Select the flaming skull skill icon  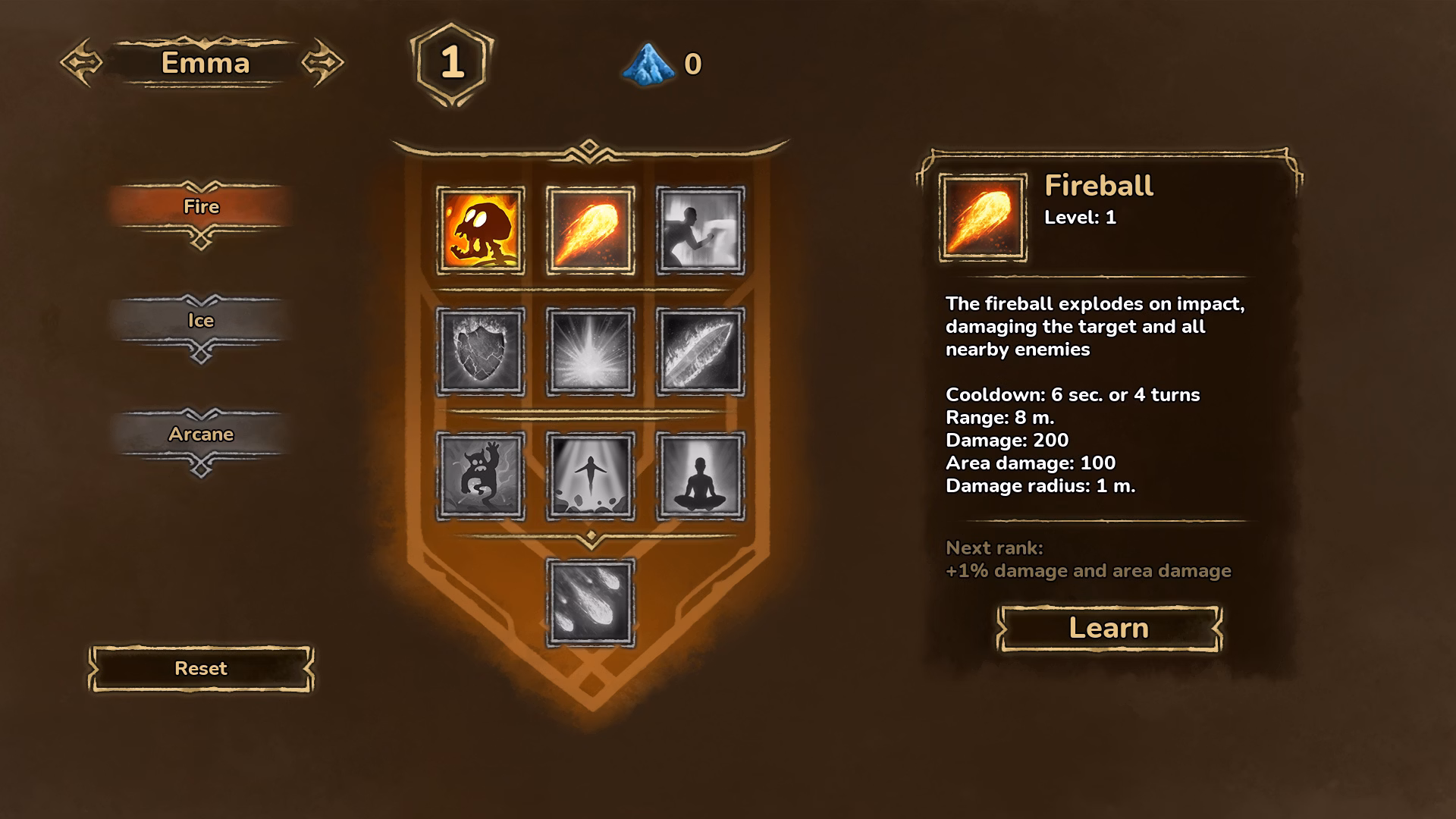click(480, 231)
